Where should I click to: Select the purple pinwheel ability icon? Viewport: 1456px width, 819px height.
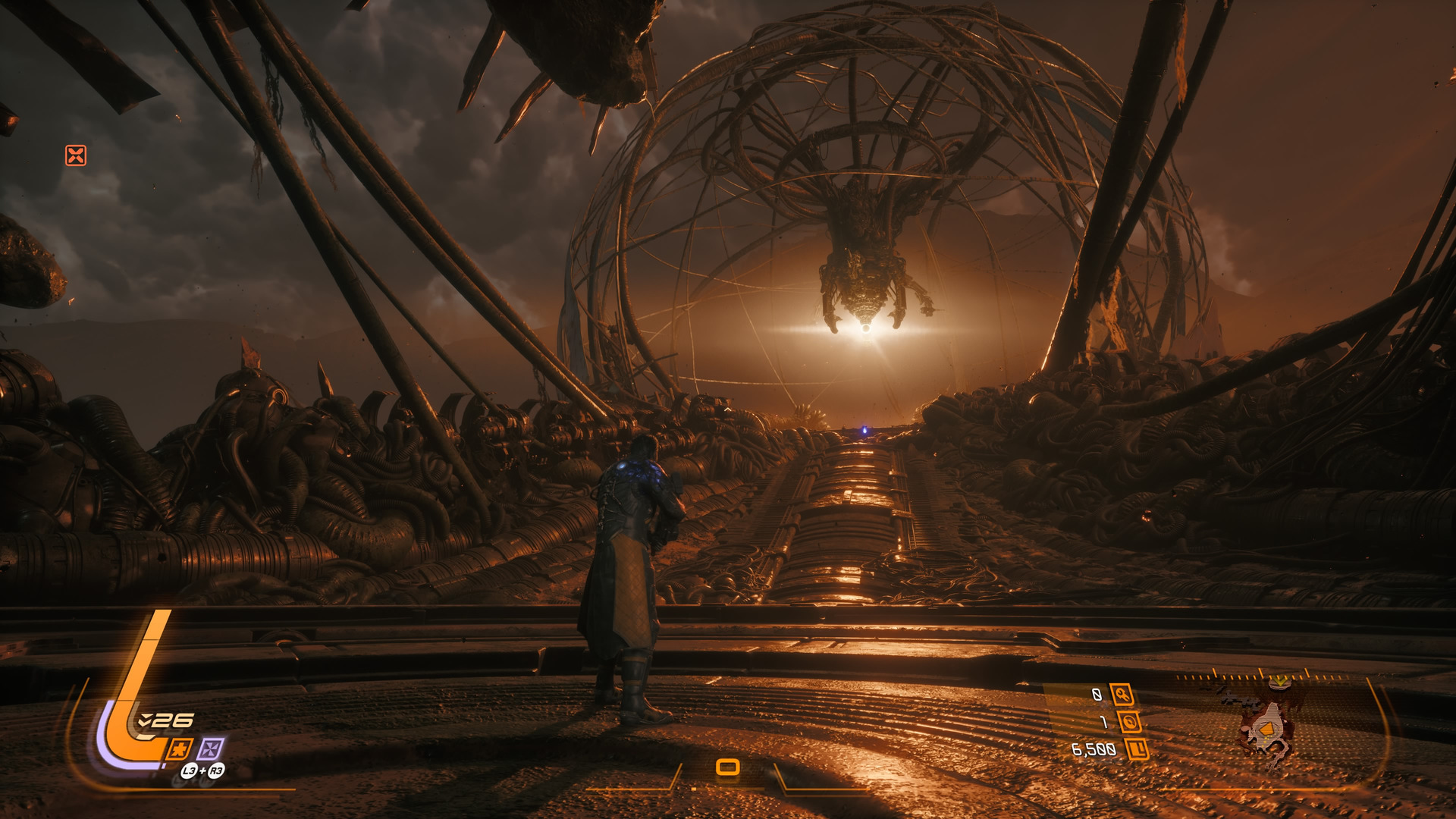(x=210, y=749)
